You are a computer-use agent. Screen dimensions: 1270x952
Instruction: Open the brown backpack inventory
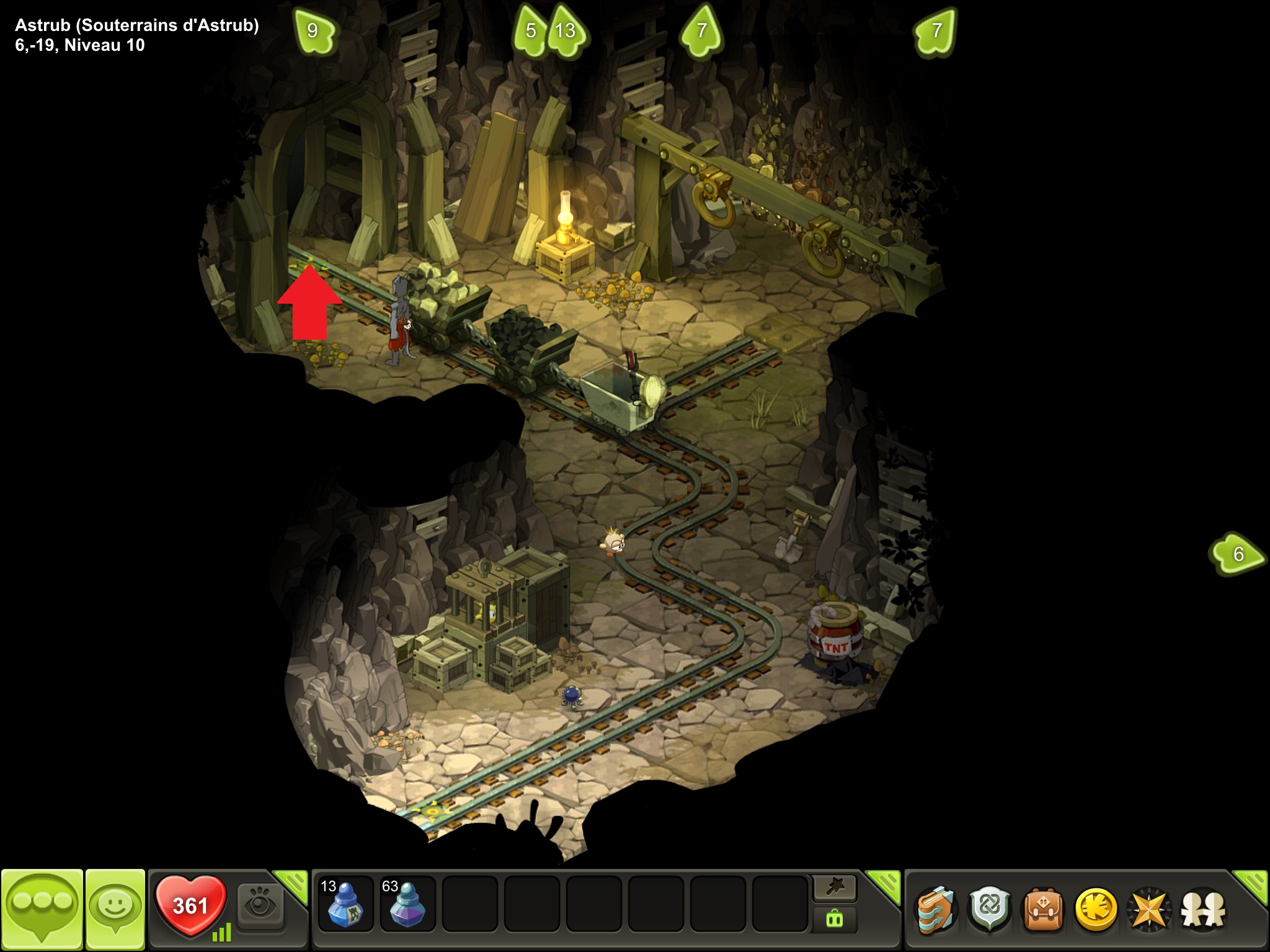tap(1043, 910)
